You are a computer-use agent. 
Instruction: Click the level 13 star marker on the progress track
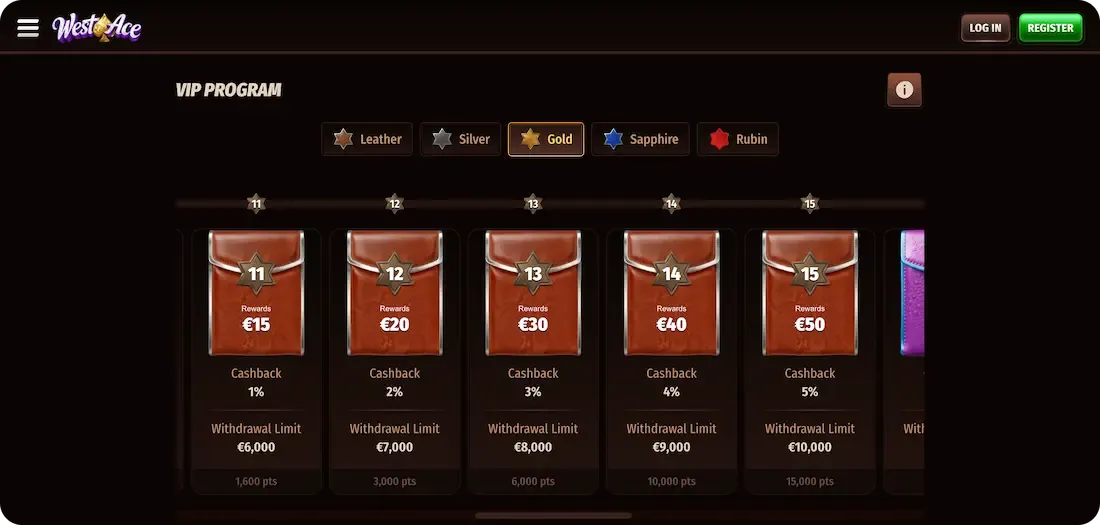pos(533,204)
